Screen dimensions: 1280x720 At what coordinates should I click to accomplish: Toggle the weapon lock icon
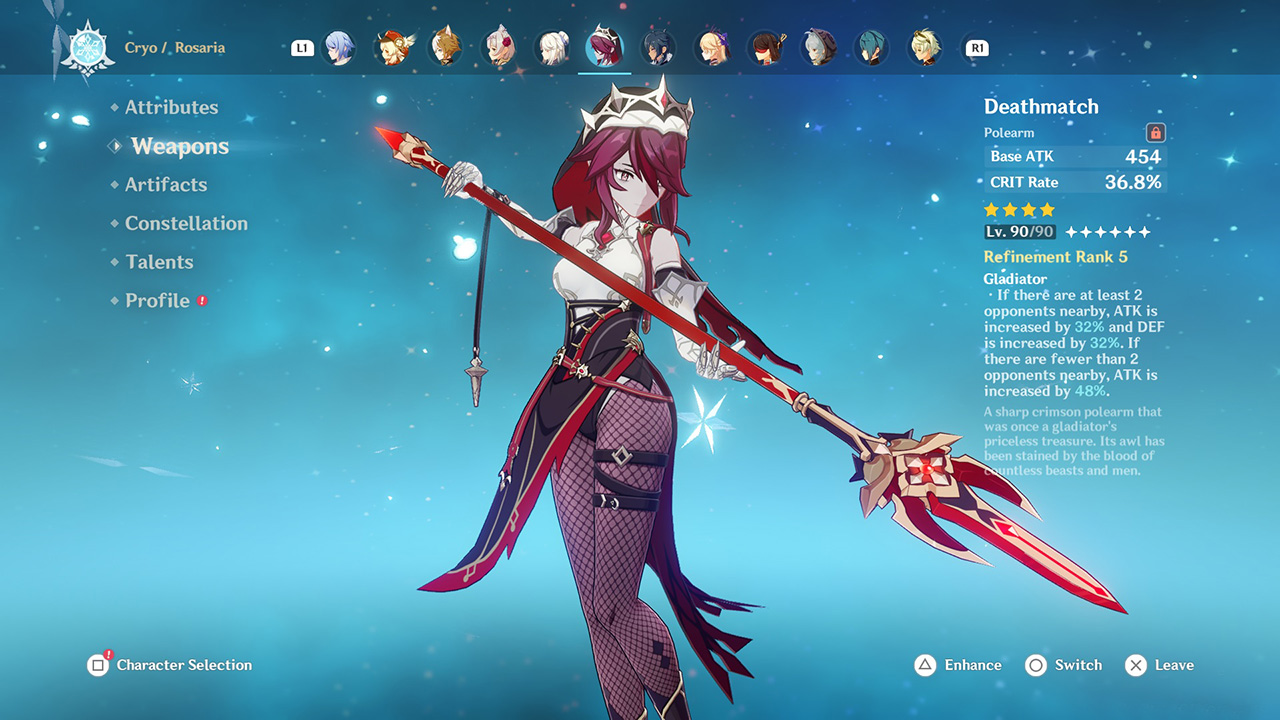[x=1155, y=132]
